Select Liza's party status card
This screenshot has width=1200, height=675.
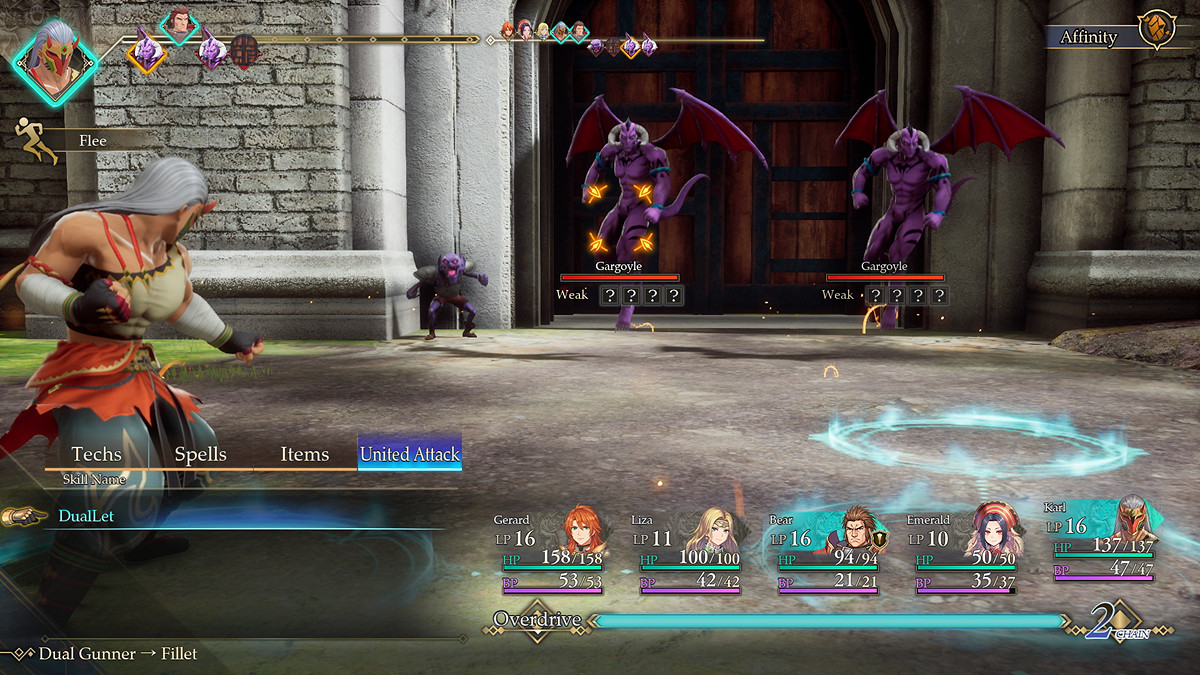(x=688, y=555)
